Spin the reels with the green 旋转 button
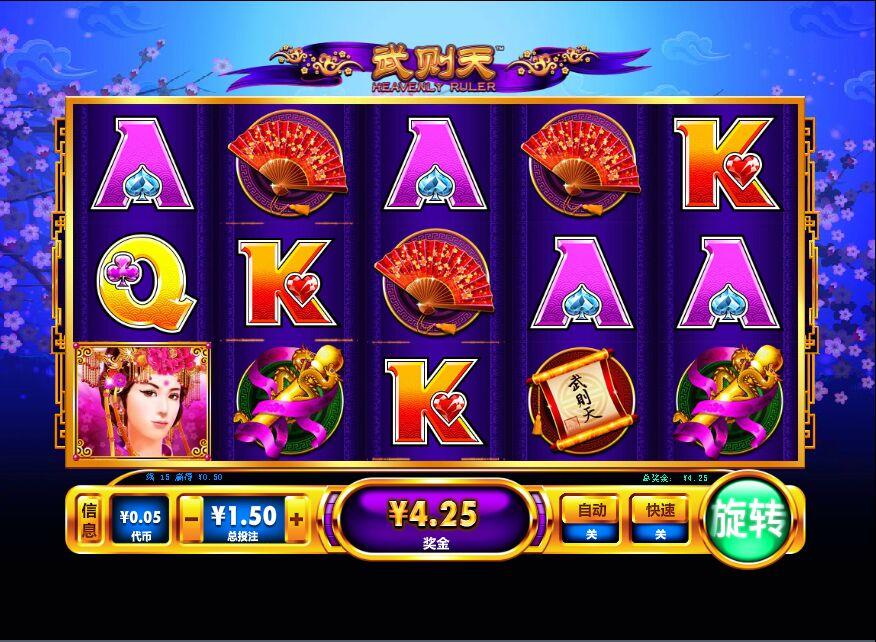Screen dimensions: 876x642 pos(748,519)
